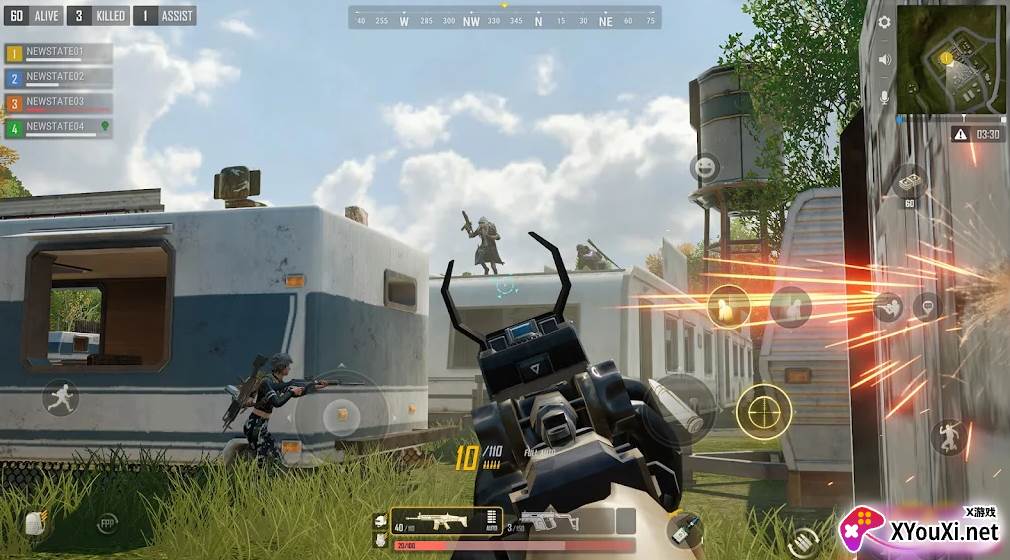1010x560 pixels.
Task: Tap the cash stack icon showing 60
Action: click(x=910, y=185)
